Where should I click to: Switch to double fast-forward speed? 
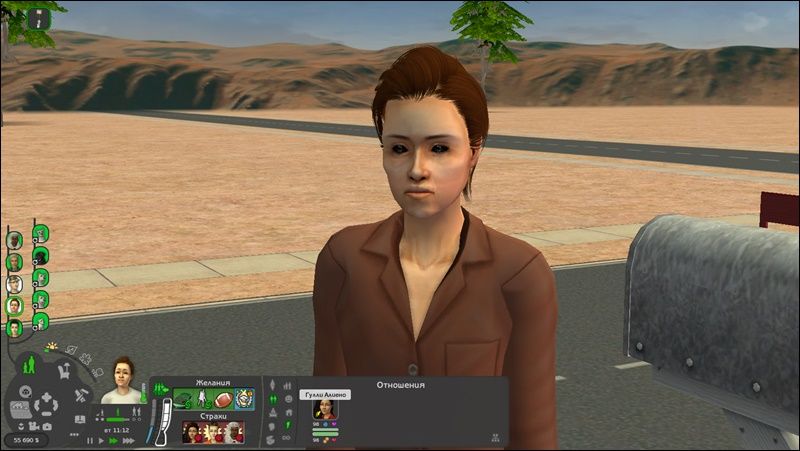(113, 440)
